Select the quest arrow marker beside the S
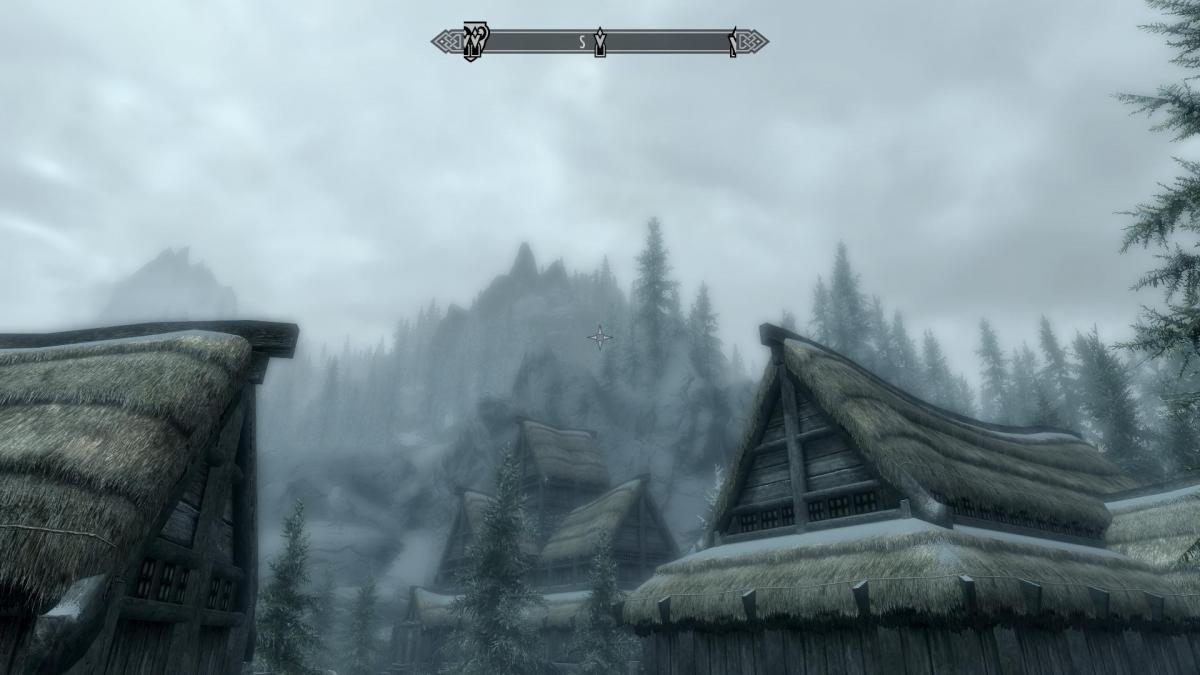The height and width of the screenshot is (675, 1200). coord(600,43)
